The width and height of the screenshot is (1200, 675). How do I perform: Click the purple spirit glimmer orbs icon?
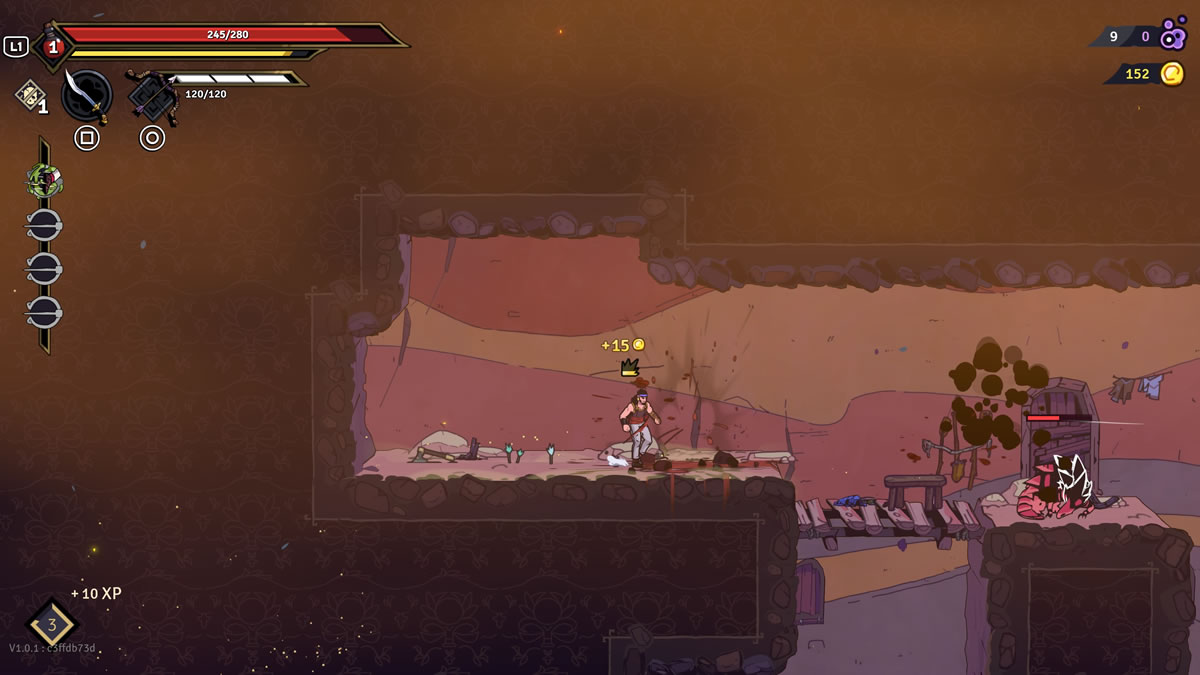1173,35
